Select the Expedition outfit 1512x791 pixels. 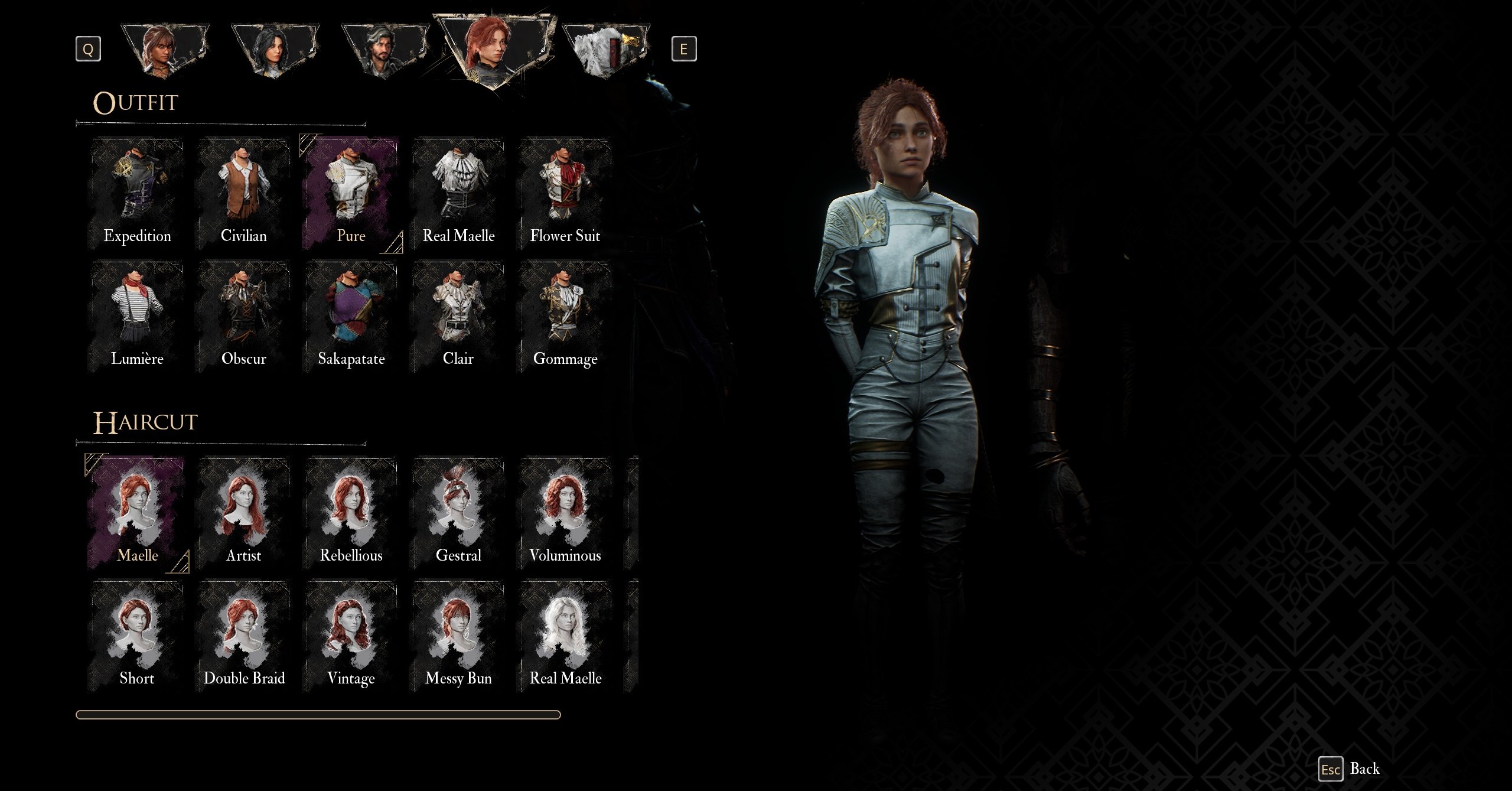(x=137, y=193)
